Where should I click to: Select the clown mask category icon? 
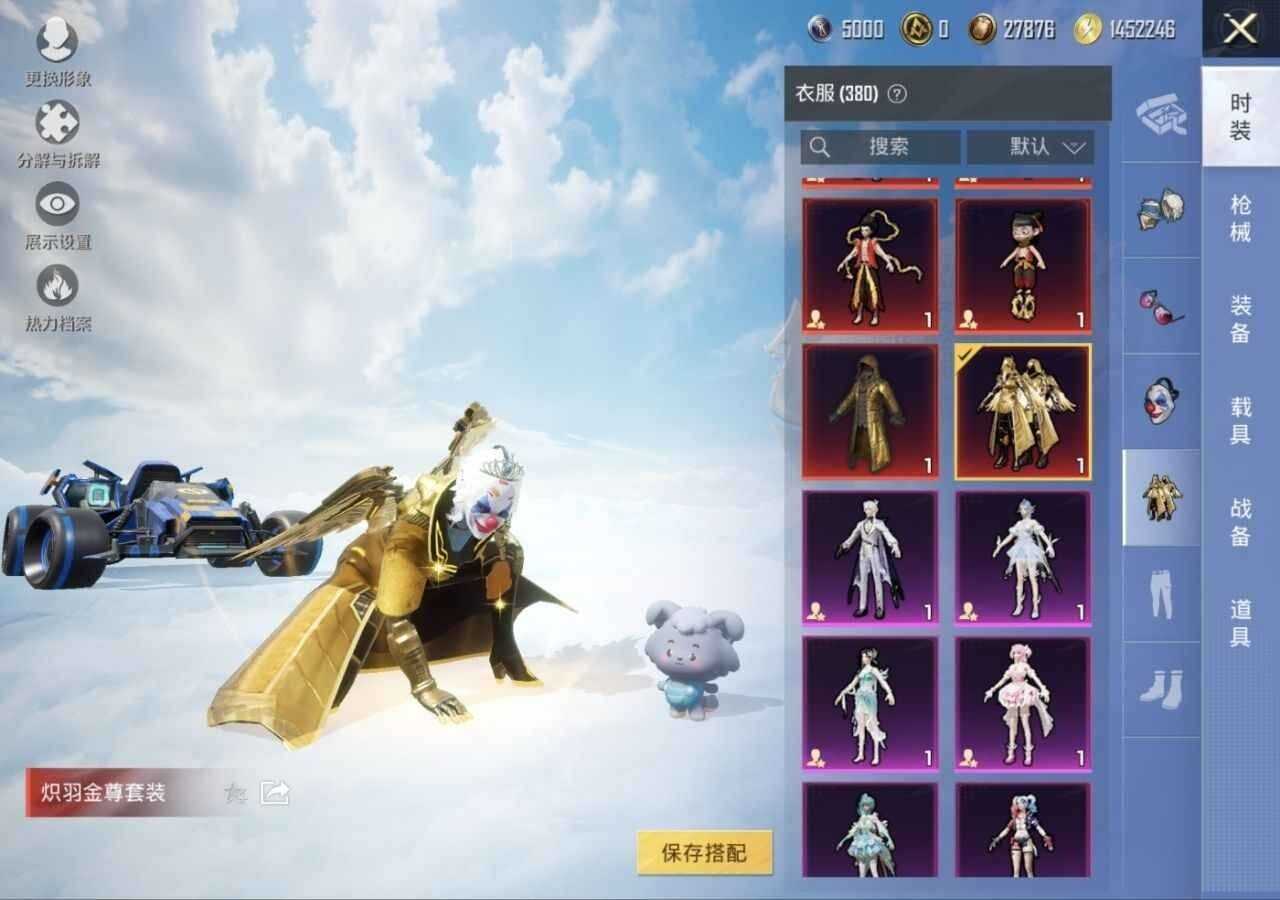click(x=1161, y=401)
